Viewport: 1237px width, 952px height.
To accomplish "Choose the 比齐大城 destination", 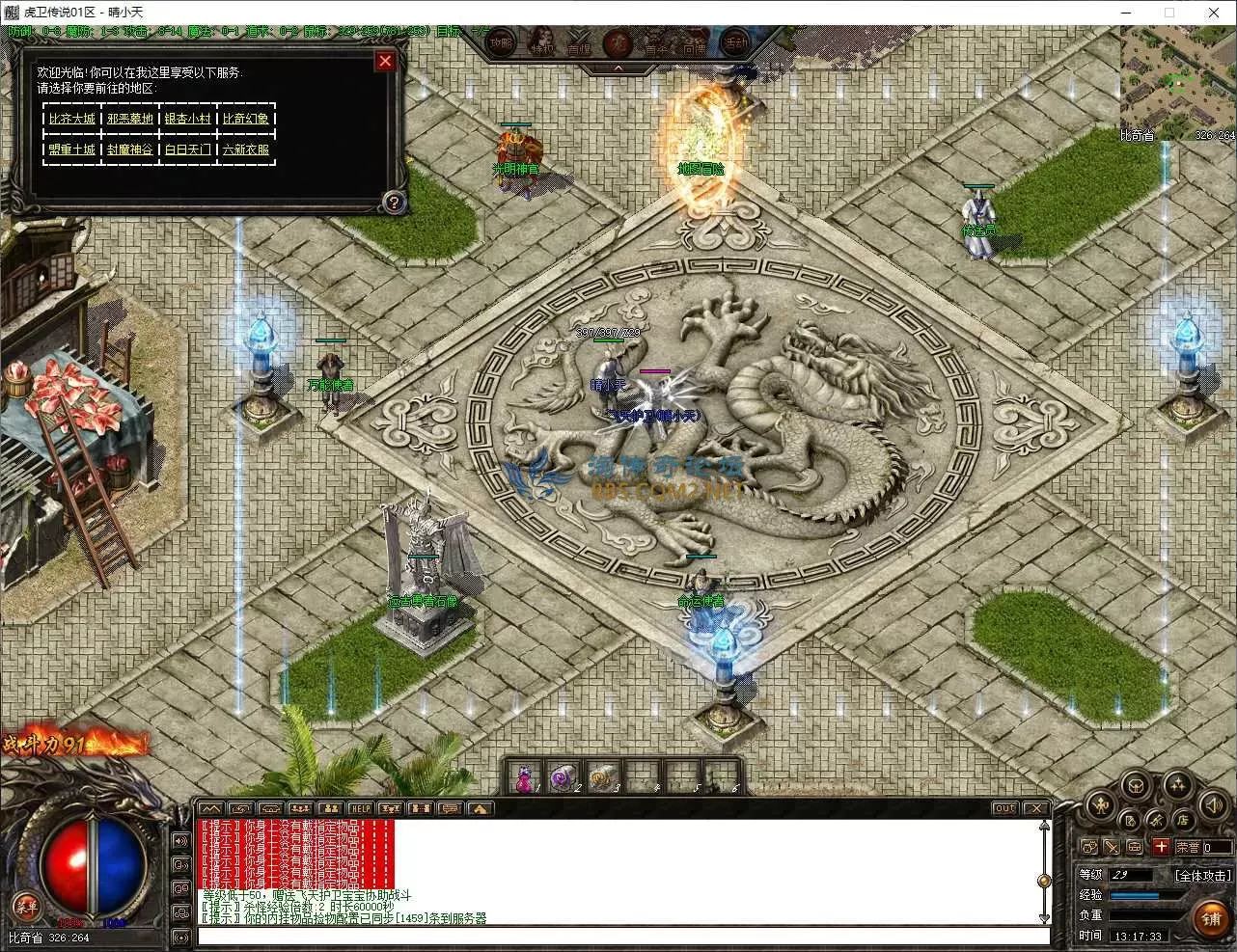I will click(x=72, y=119).
